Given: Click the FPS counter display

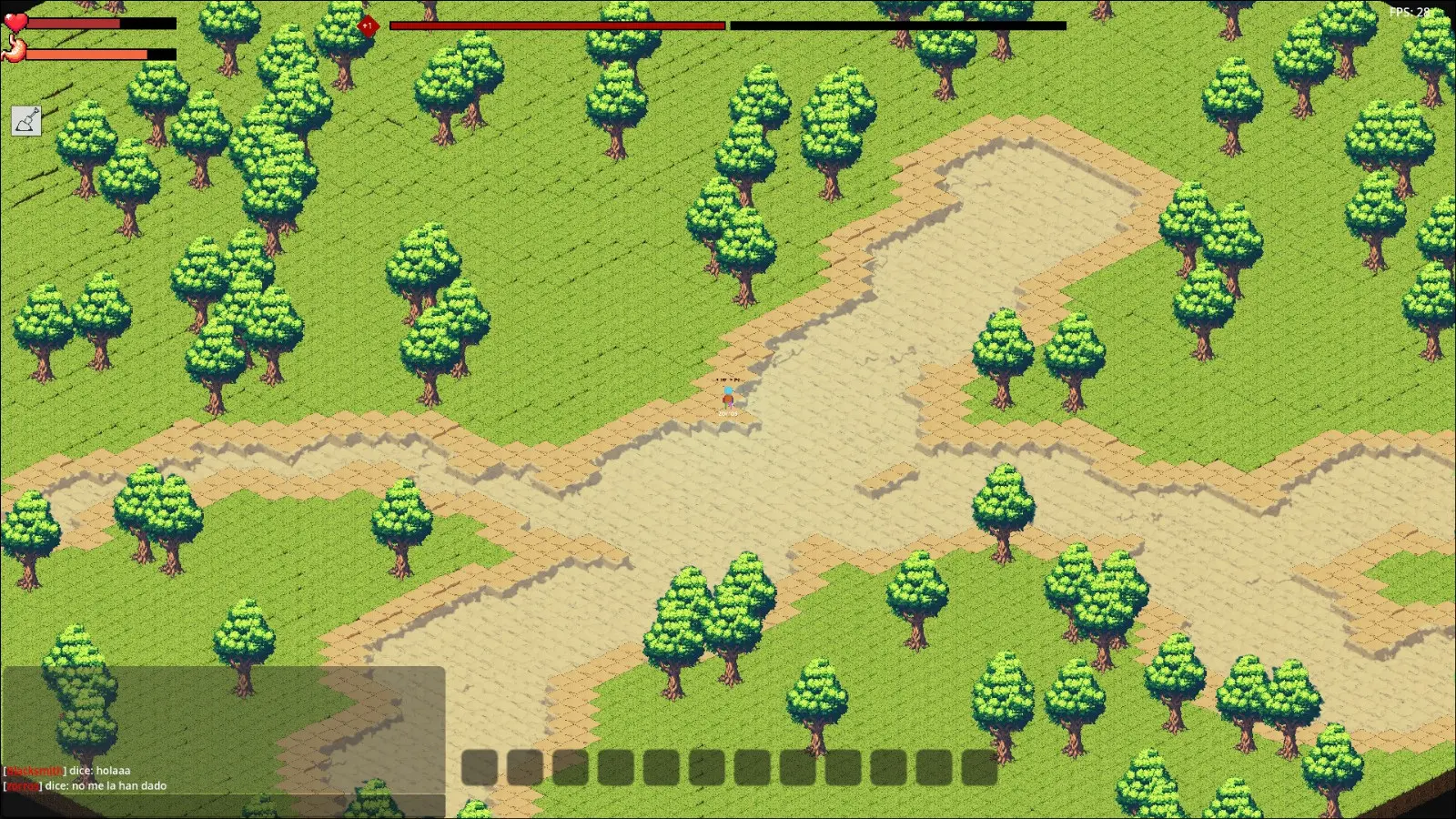Looking at the screenshot, I should point(1408,13).
